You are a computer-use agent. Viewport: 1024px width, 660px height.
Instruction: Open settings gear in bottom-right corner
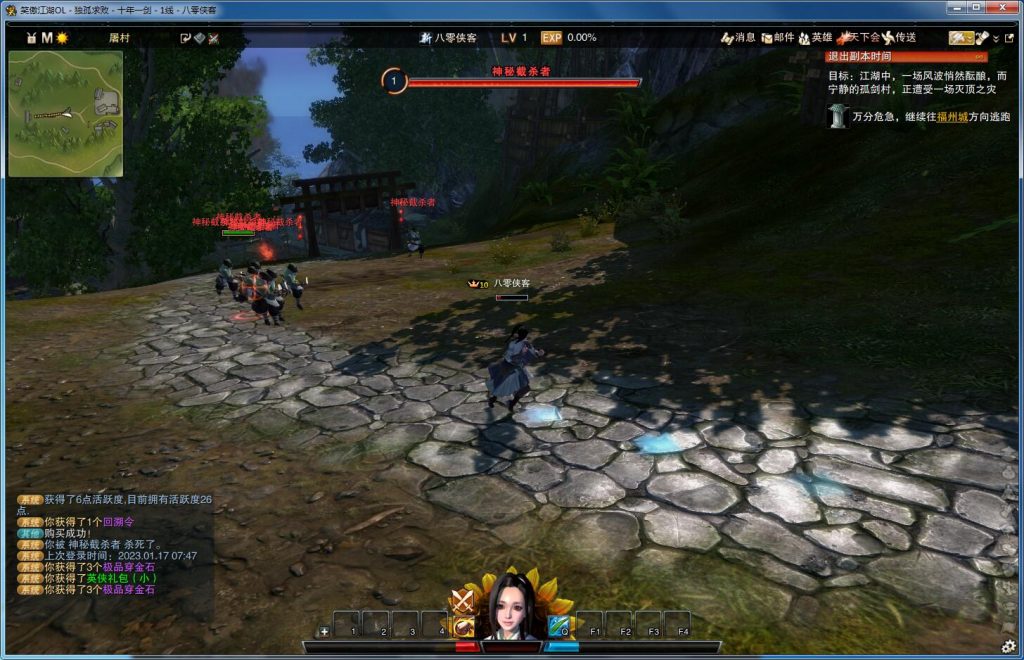click(1008, 645)
